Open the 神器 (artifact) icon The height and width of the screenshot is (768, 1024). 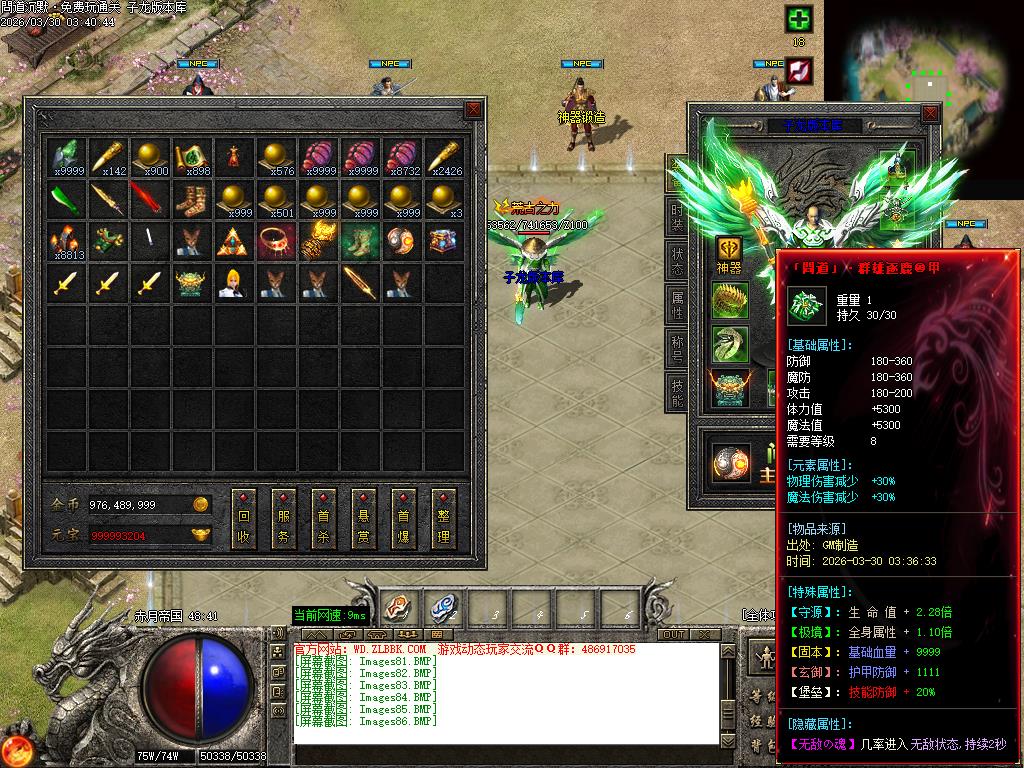click(729, 253)
